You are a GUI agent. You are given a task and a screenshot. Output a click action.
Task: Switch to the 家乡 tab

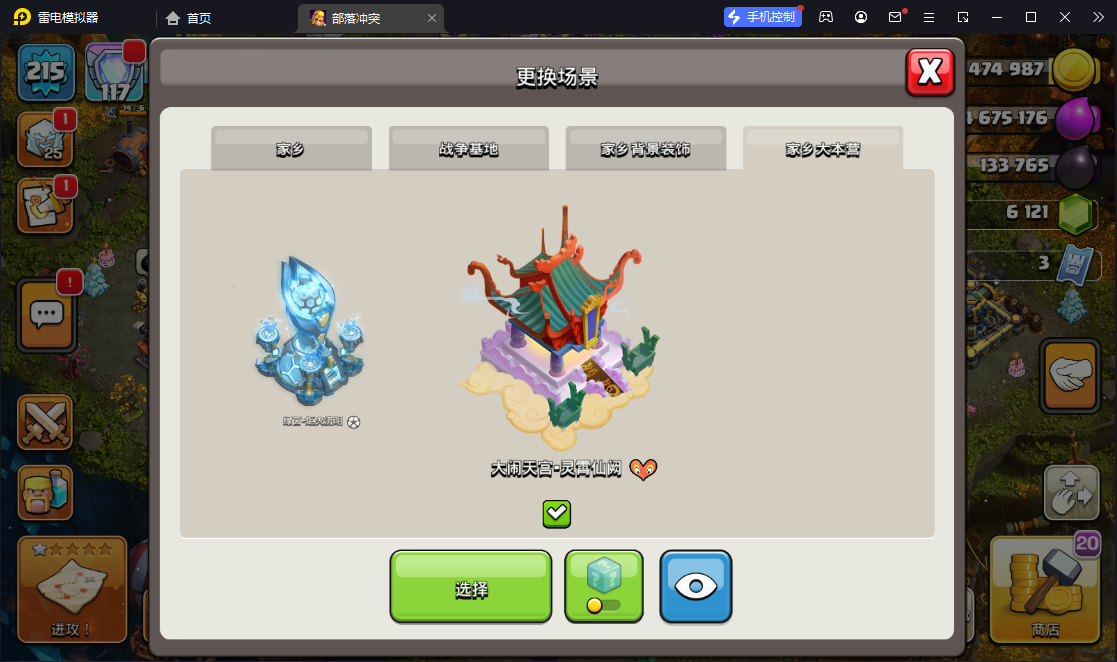[291, 149]
